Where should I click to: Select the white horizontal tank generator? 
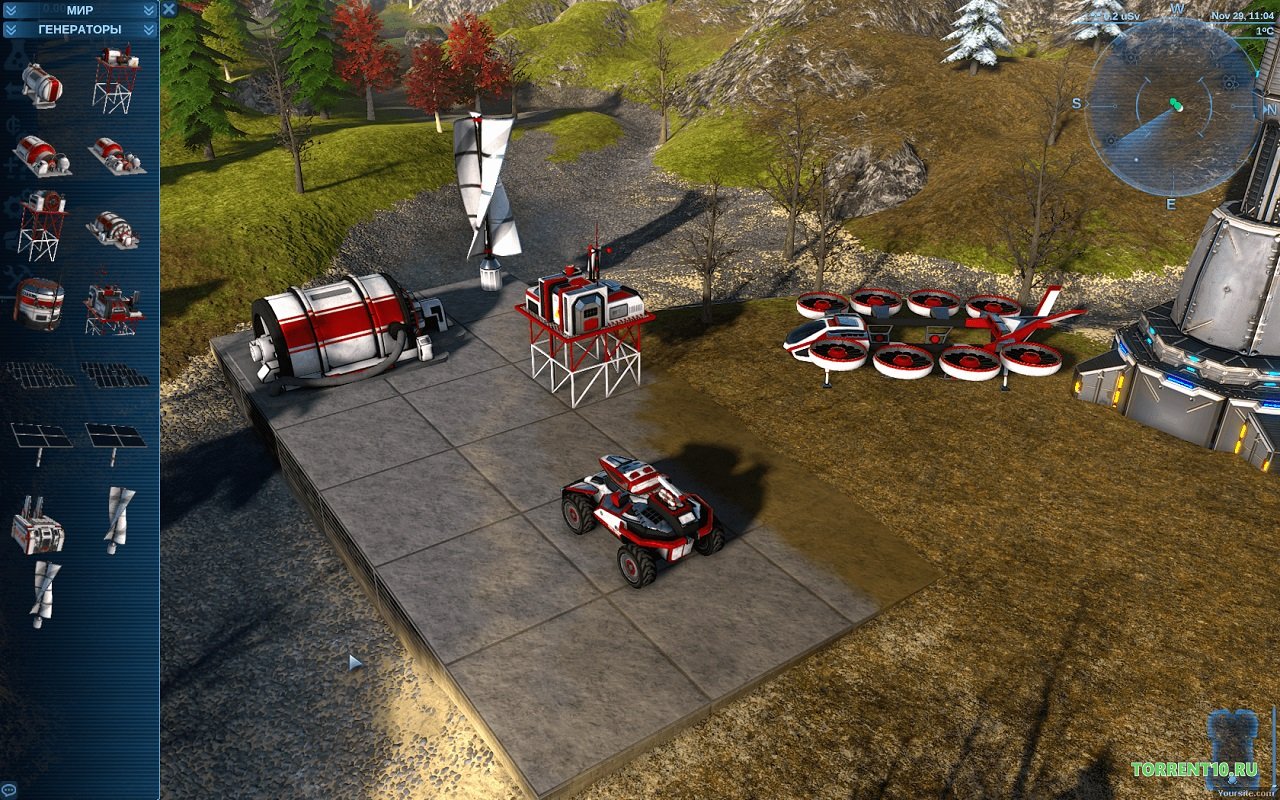click(41, 84)
